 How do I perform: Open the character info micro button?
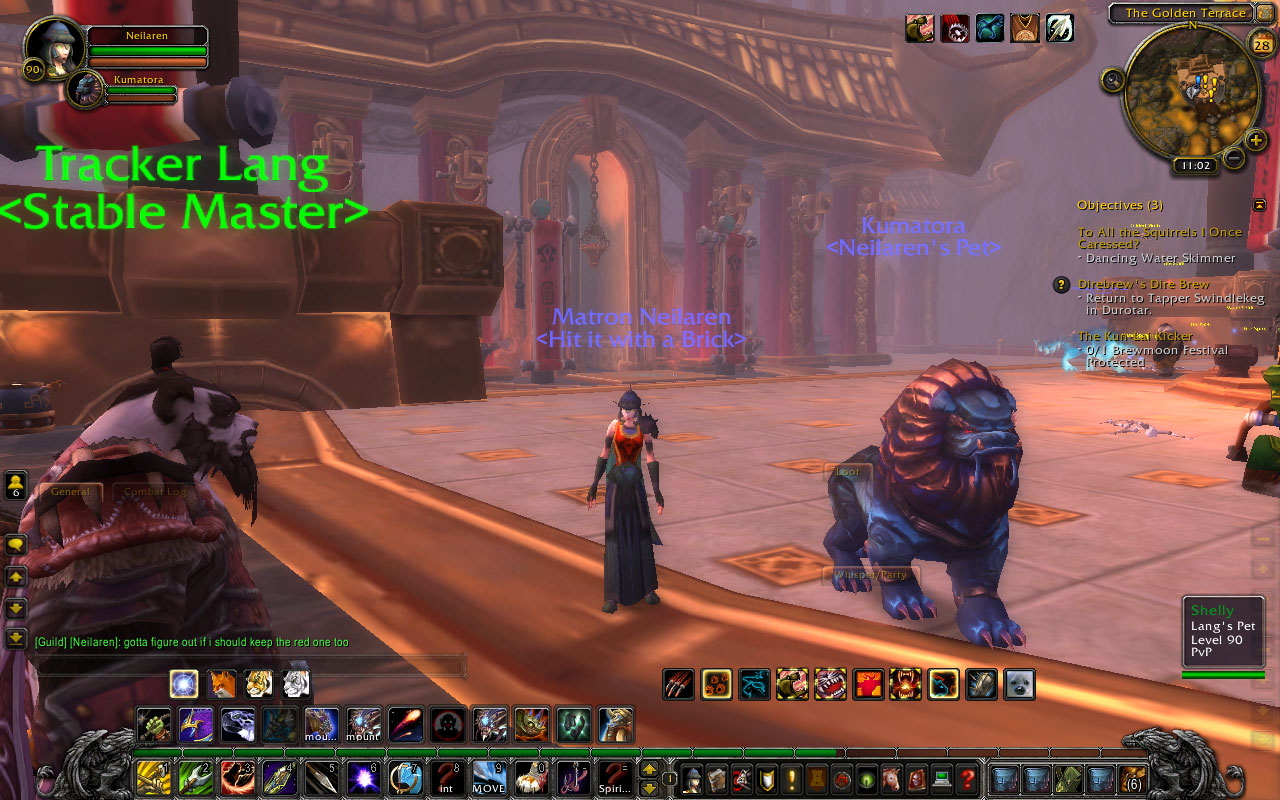[691, 777]
